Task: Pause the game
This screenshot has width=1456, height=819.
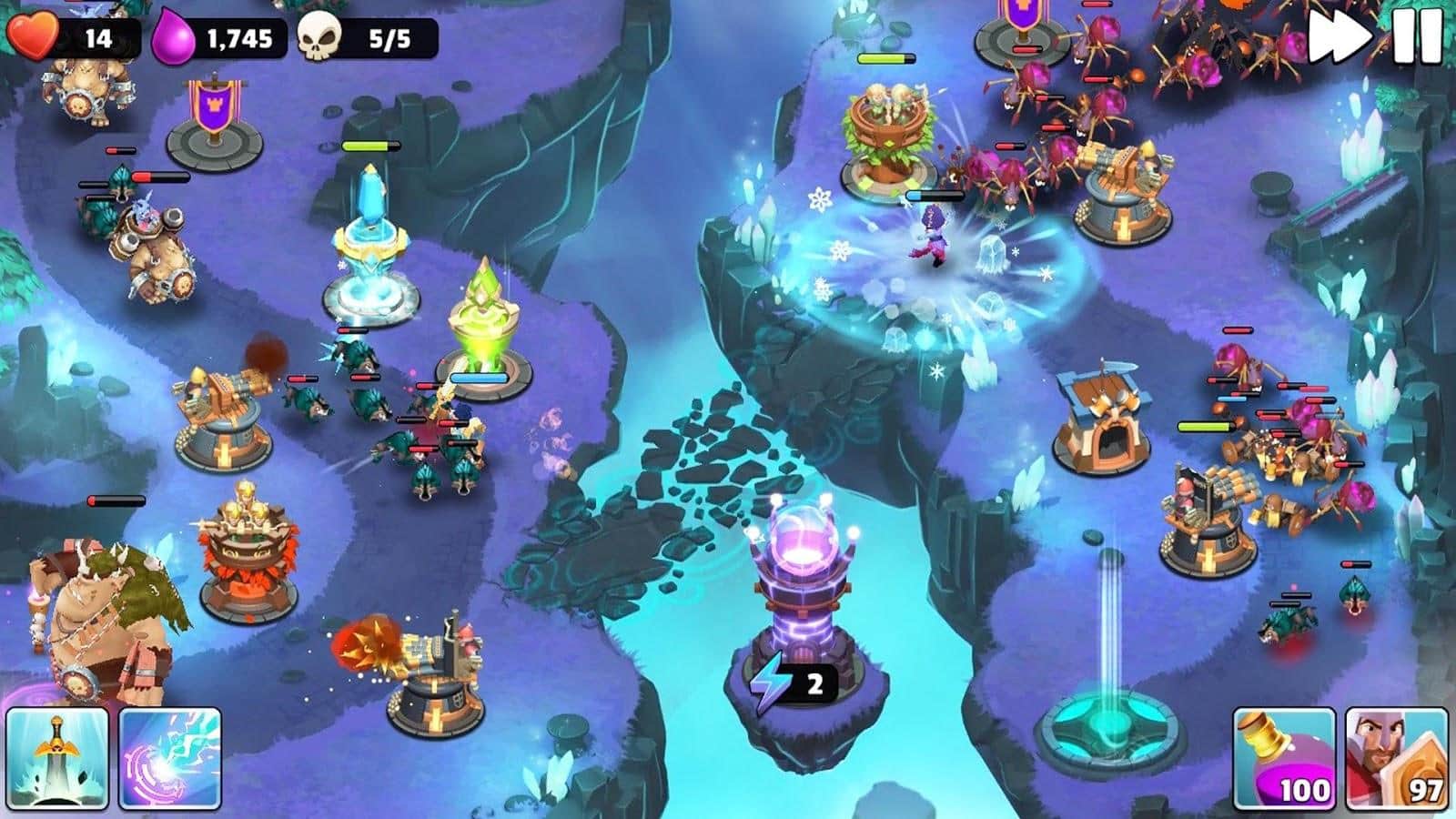Action: (x=1417, y=37)
